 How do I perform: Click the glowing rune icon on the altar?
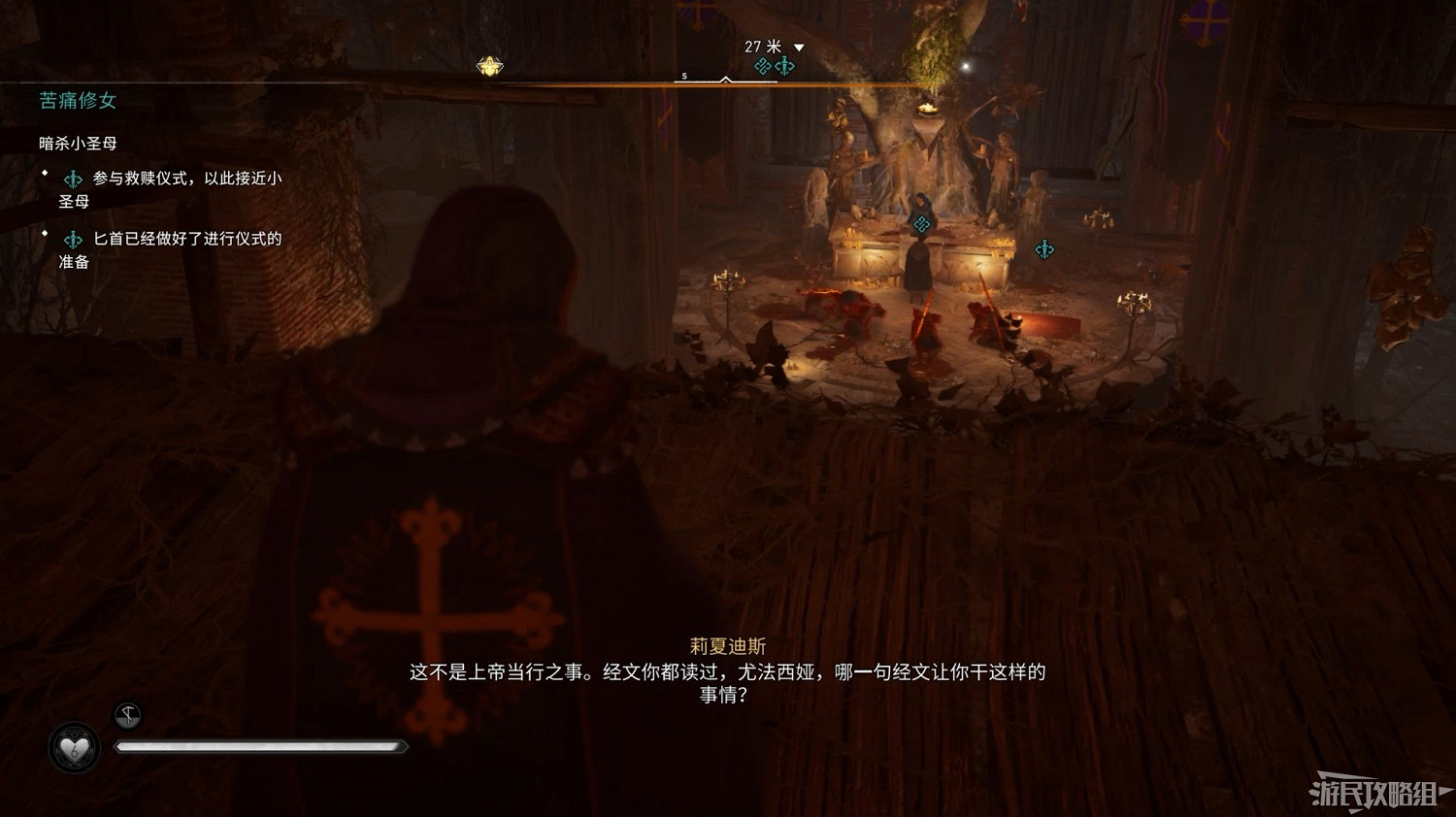[x=920, y=225]
